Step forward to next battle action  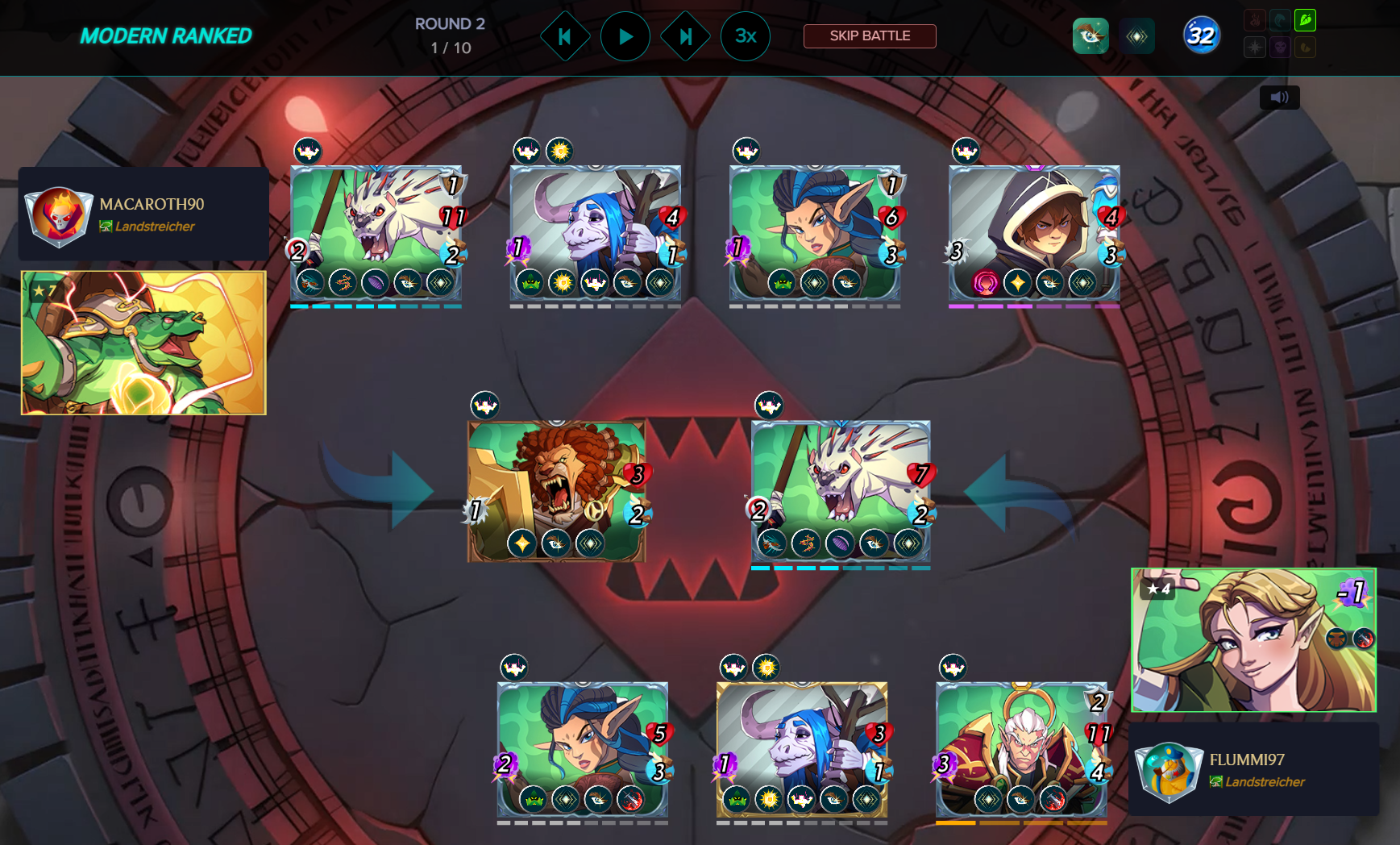coord(685,36)
